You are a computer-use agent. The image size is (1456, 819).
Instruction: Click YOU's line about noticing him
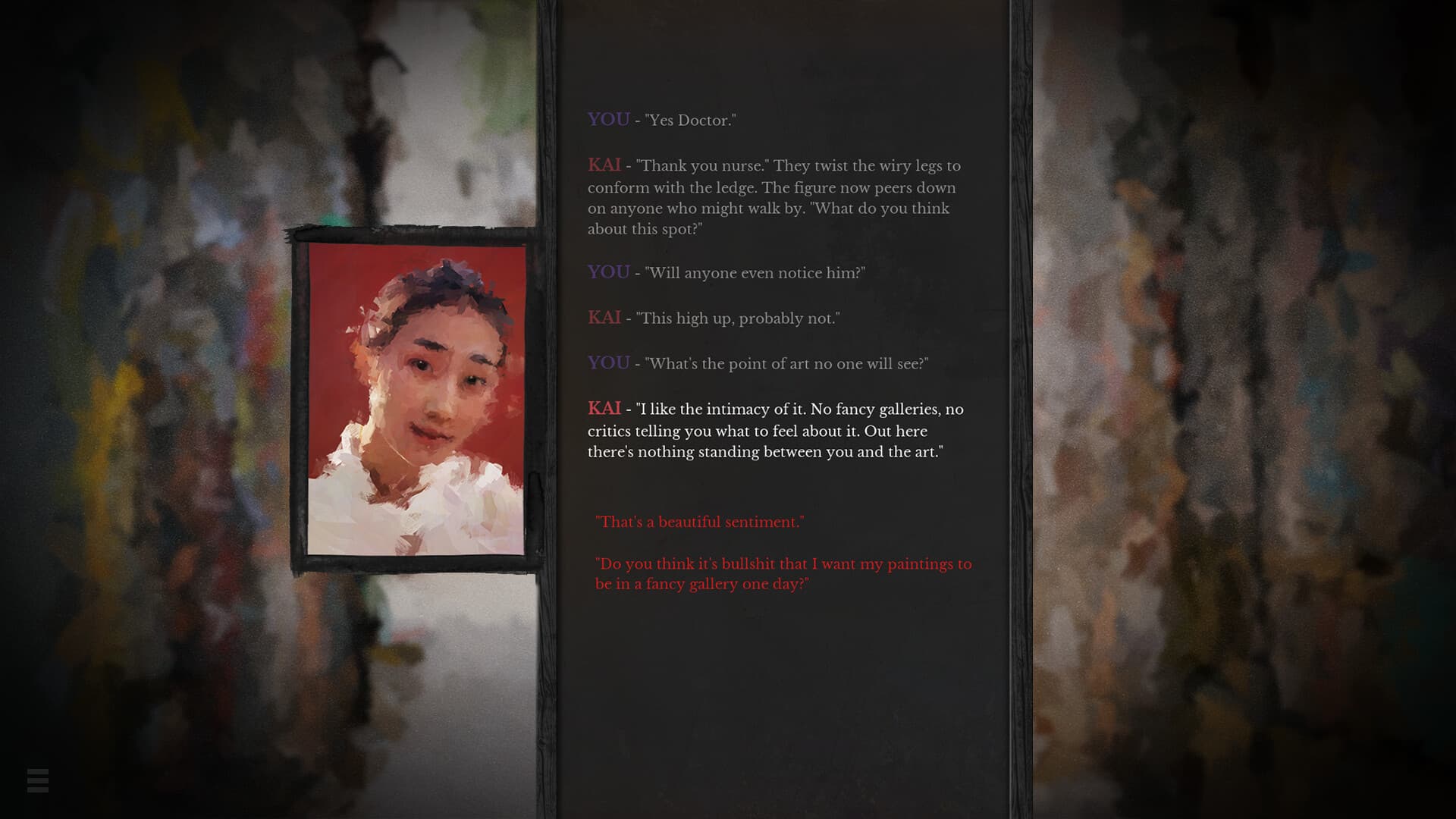click(x=755, y=273)
